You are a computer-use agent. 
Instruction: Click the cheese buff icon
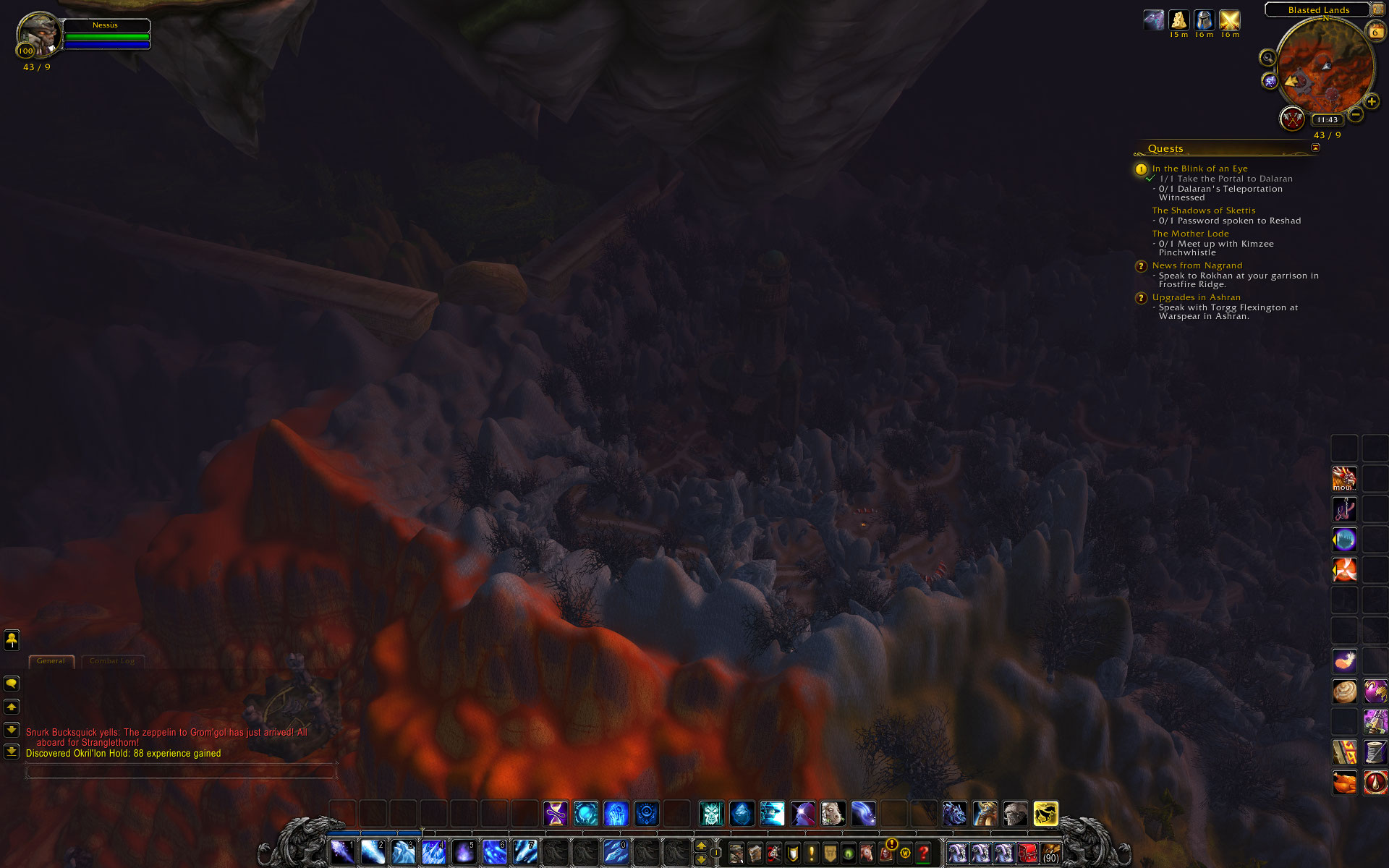click(1178, 20)
